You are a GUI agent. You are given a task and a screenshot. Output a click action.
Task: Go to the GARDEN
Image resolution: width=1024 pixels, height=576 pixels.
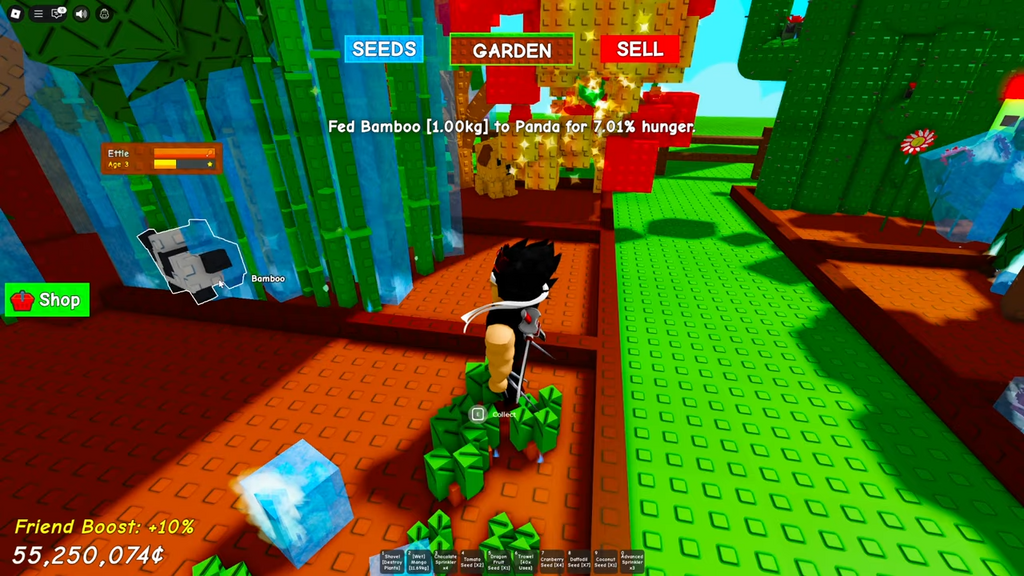[511, 50]
